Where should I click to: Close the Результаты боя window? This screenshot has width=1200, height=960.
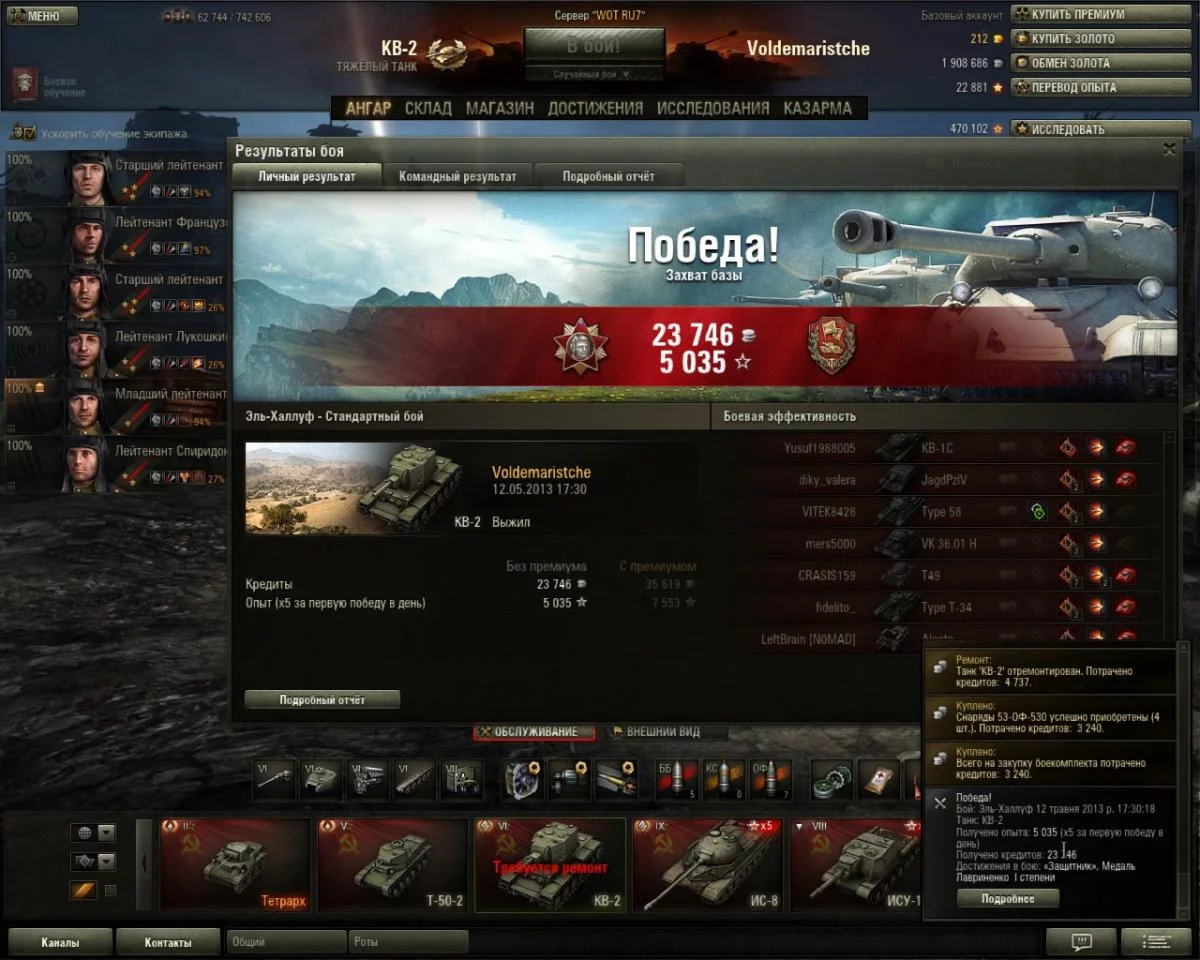(1169, 149)
